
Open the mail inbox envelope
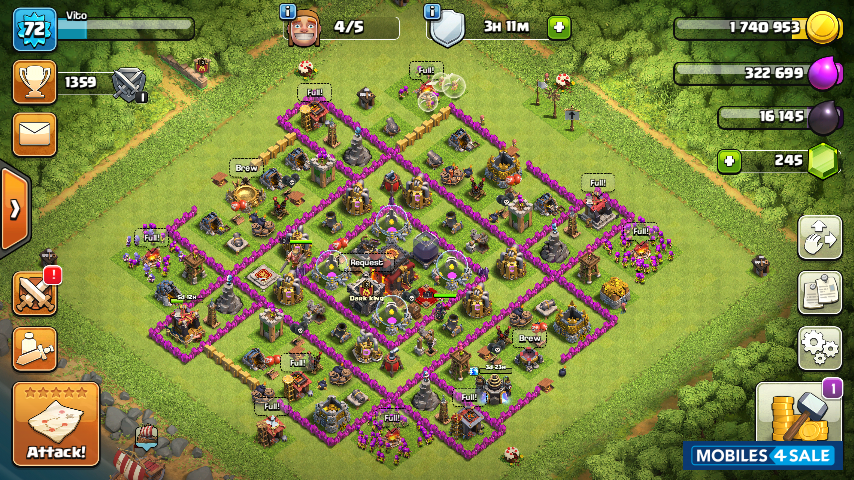pyautogui.click(x=34, y=134)
